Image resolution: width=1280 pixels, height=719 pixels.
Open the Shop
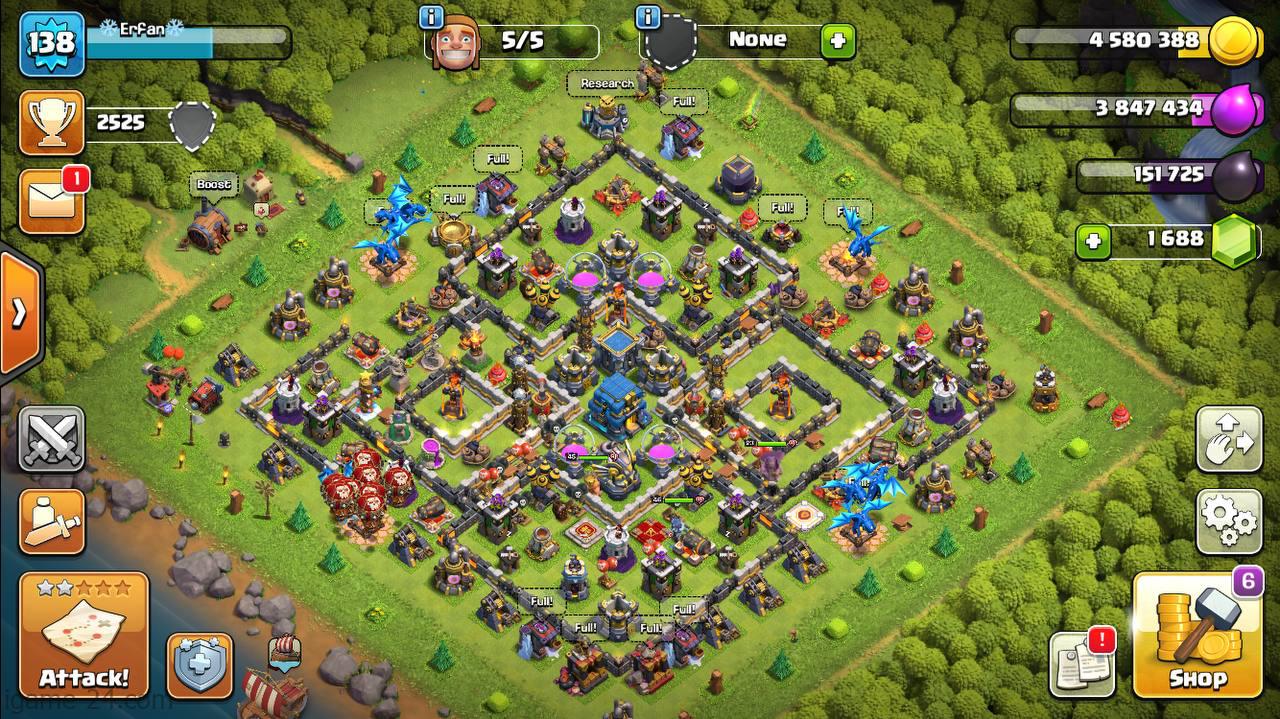coord(1198,635)
